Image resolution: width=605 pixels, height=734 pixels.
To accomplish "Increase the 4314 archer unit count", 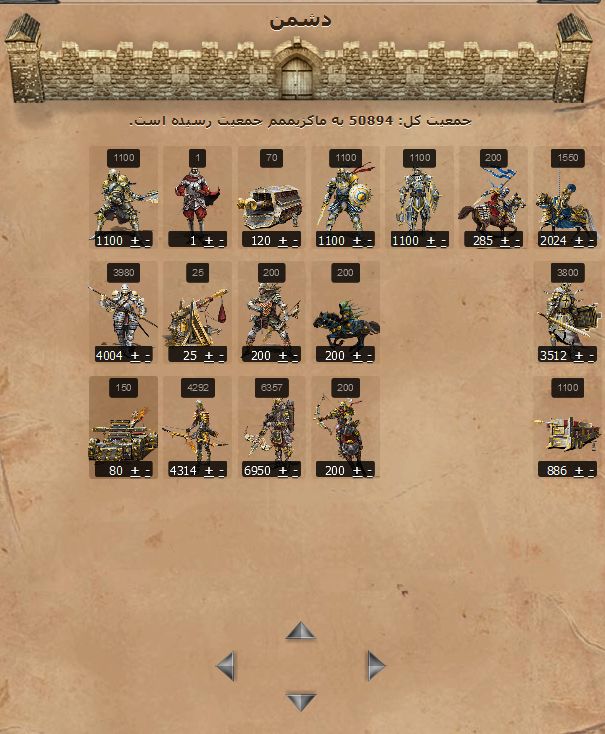I will click(x=209, y=471).
